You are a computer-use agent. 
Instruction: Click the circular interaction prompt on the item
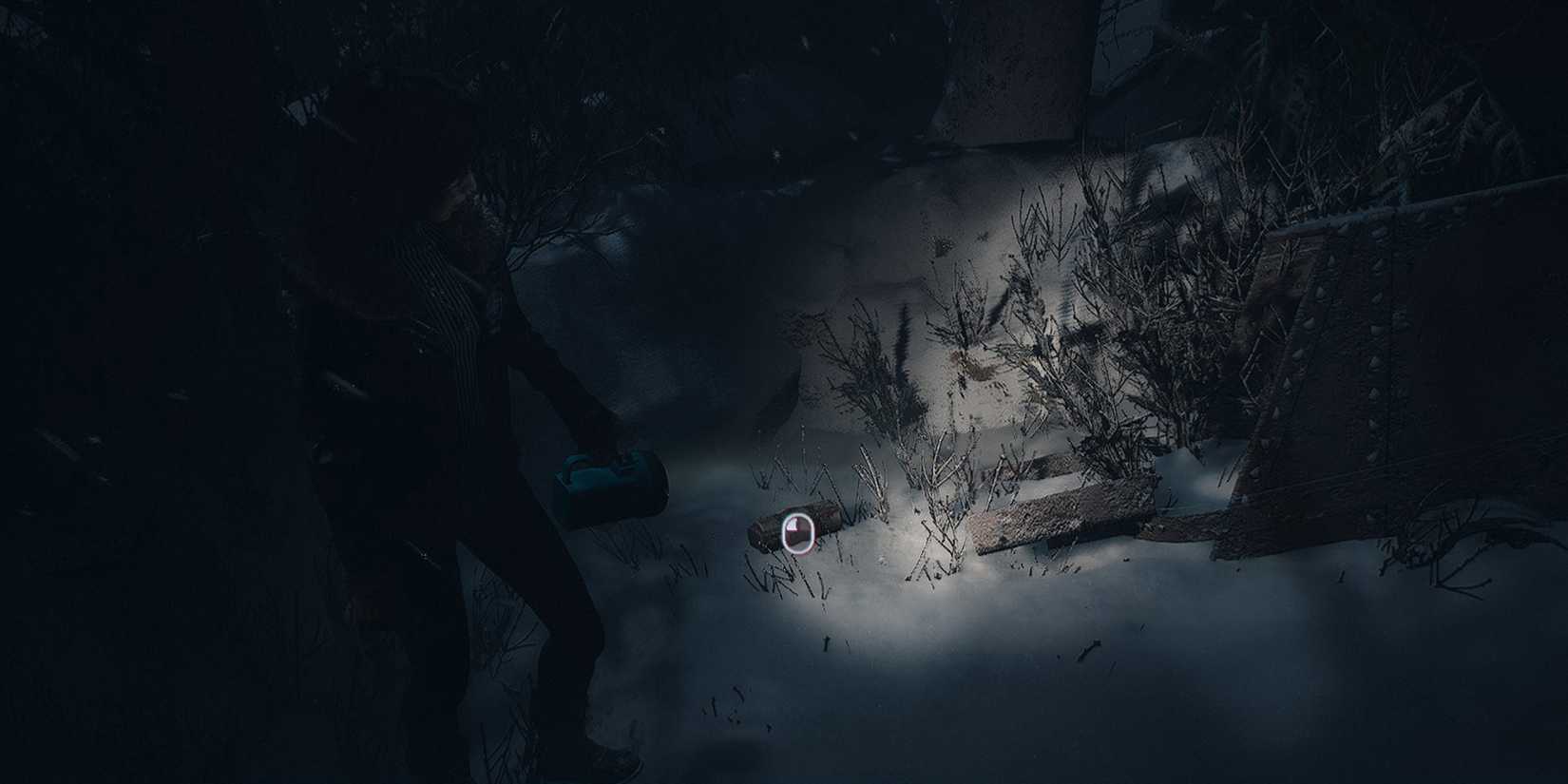(797, 533)
